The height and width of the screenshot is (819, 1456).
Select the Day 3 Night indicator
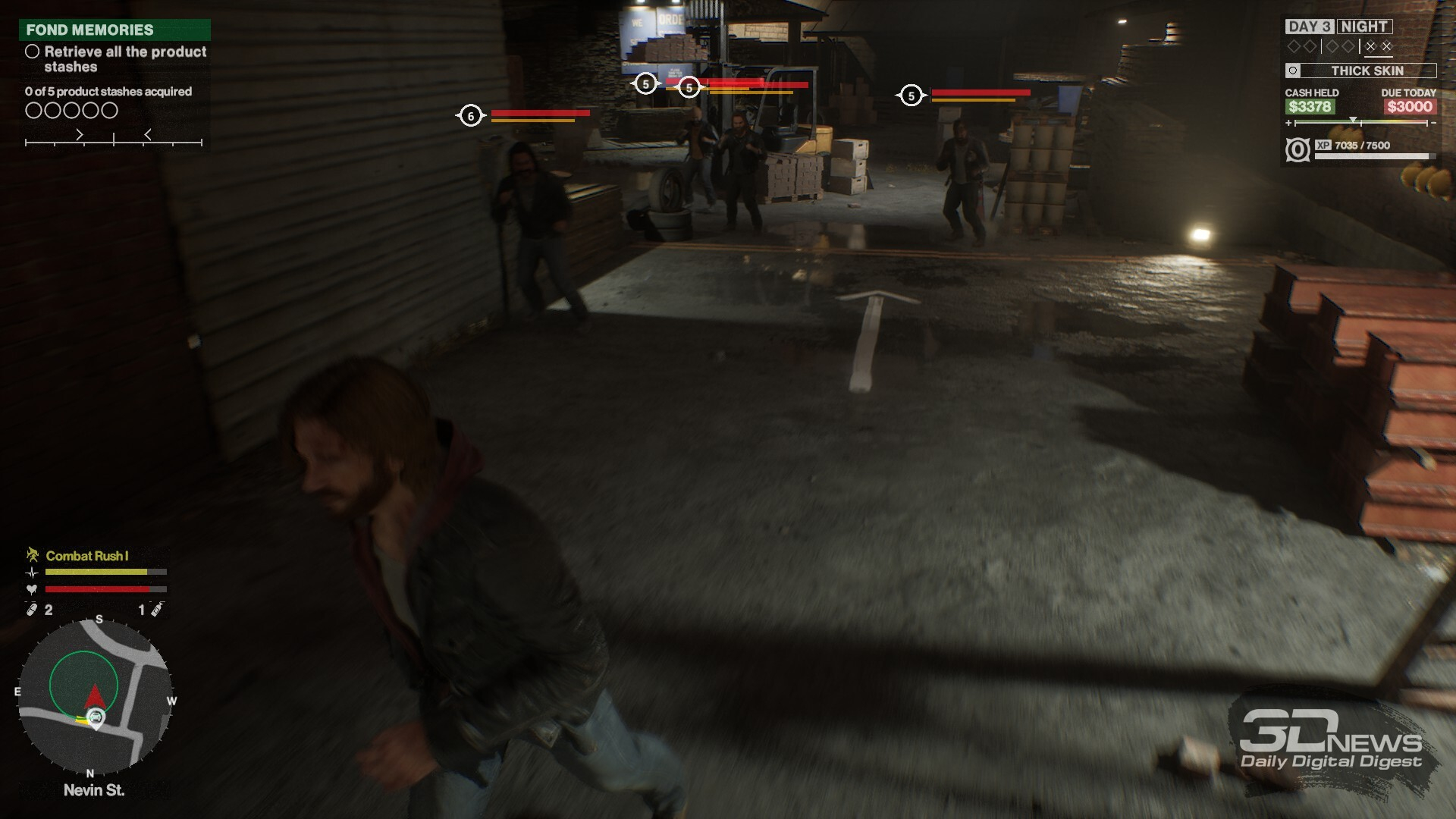tap(1338, 27)
